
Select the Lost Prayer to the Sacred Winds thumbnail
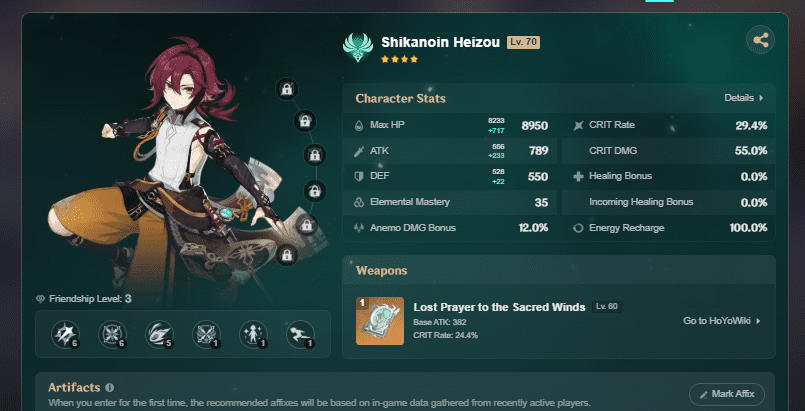click(x=380, y=321)
